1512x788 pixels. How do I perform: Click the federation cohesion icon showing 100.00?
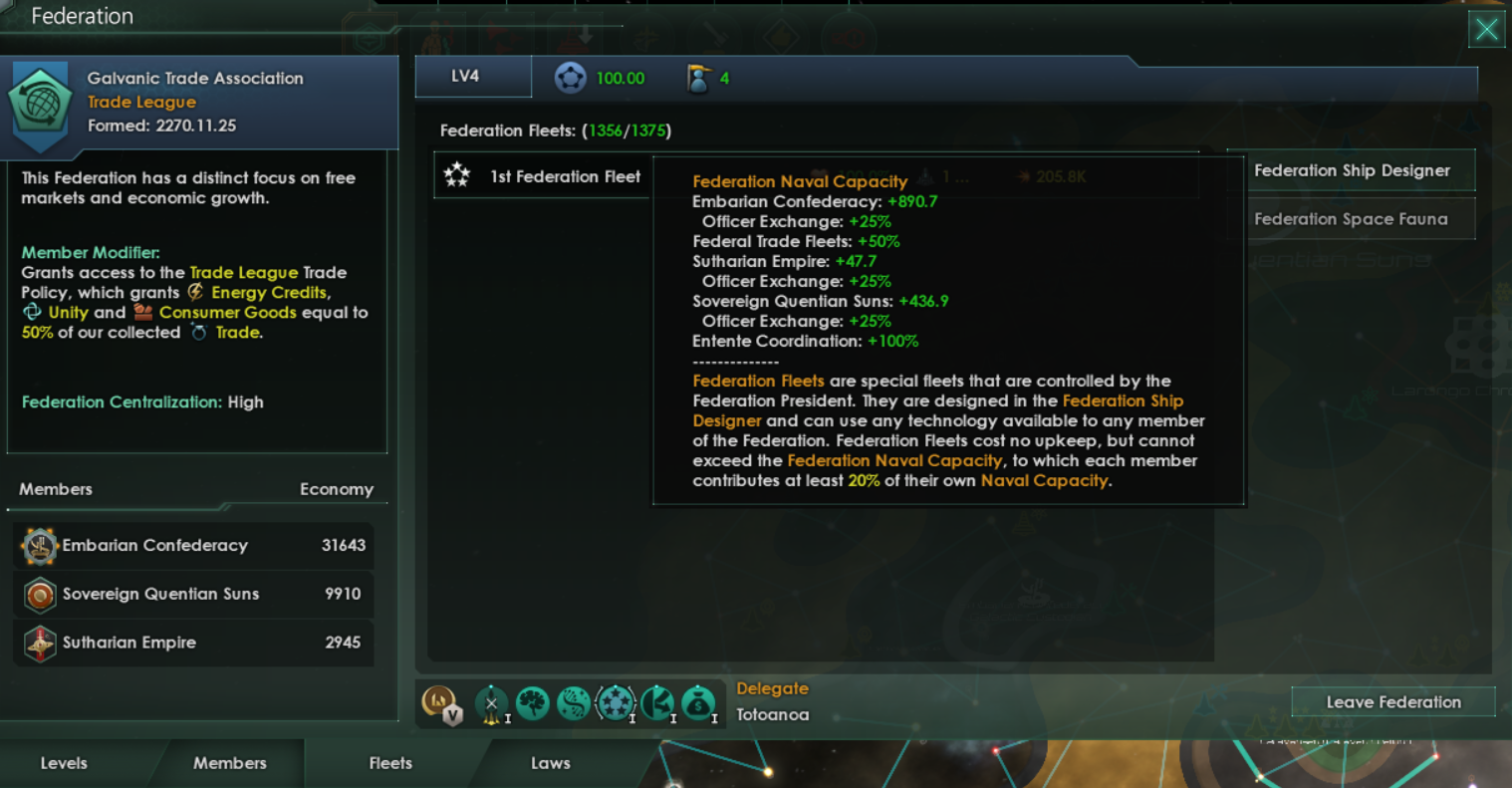(x=571, y=77)
